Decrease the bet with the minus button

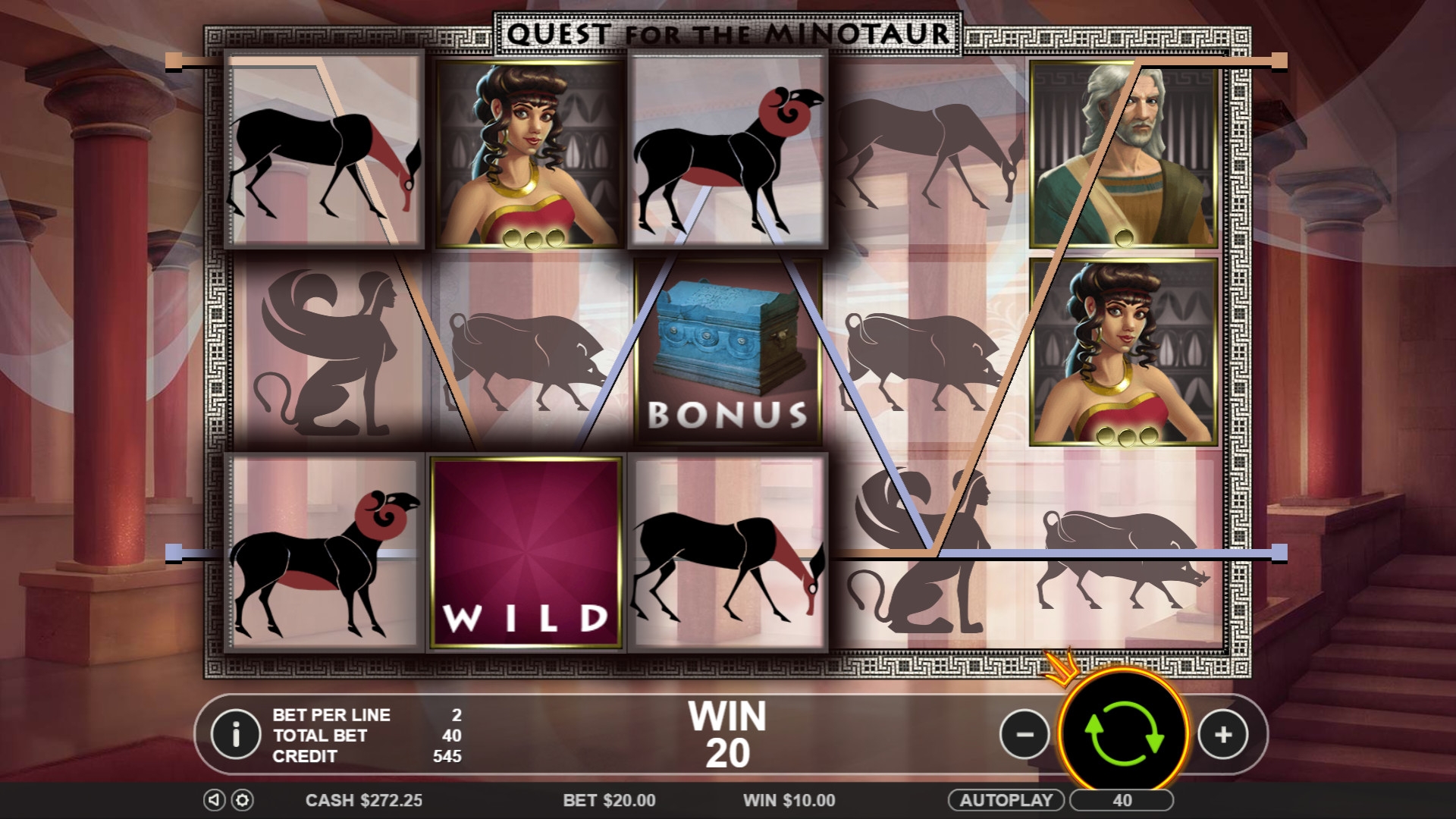pos(1025,734)
